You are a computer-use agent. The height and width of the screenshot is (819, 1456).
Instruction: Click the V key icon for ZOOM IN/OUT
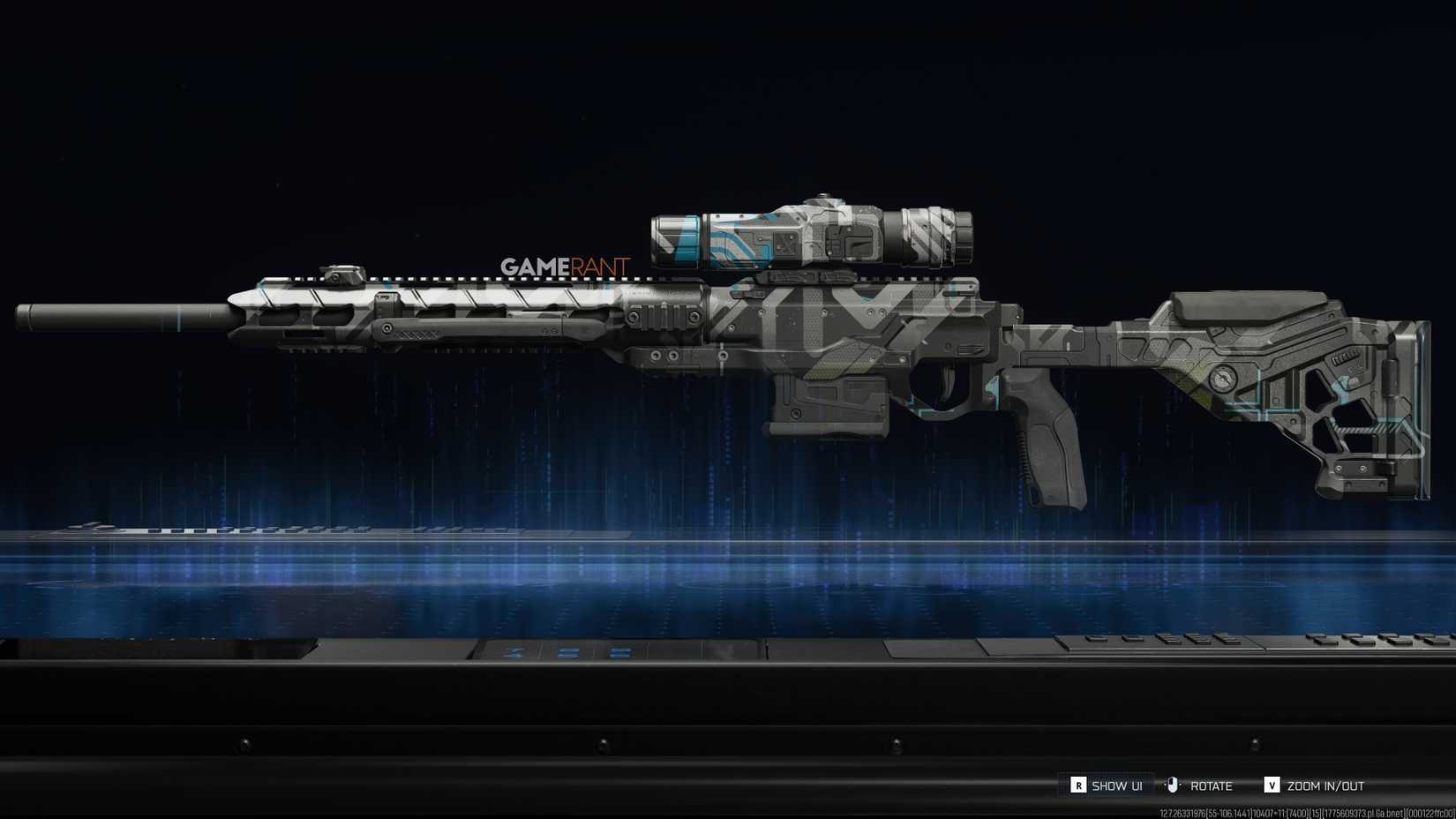coord(1272,785)
